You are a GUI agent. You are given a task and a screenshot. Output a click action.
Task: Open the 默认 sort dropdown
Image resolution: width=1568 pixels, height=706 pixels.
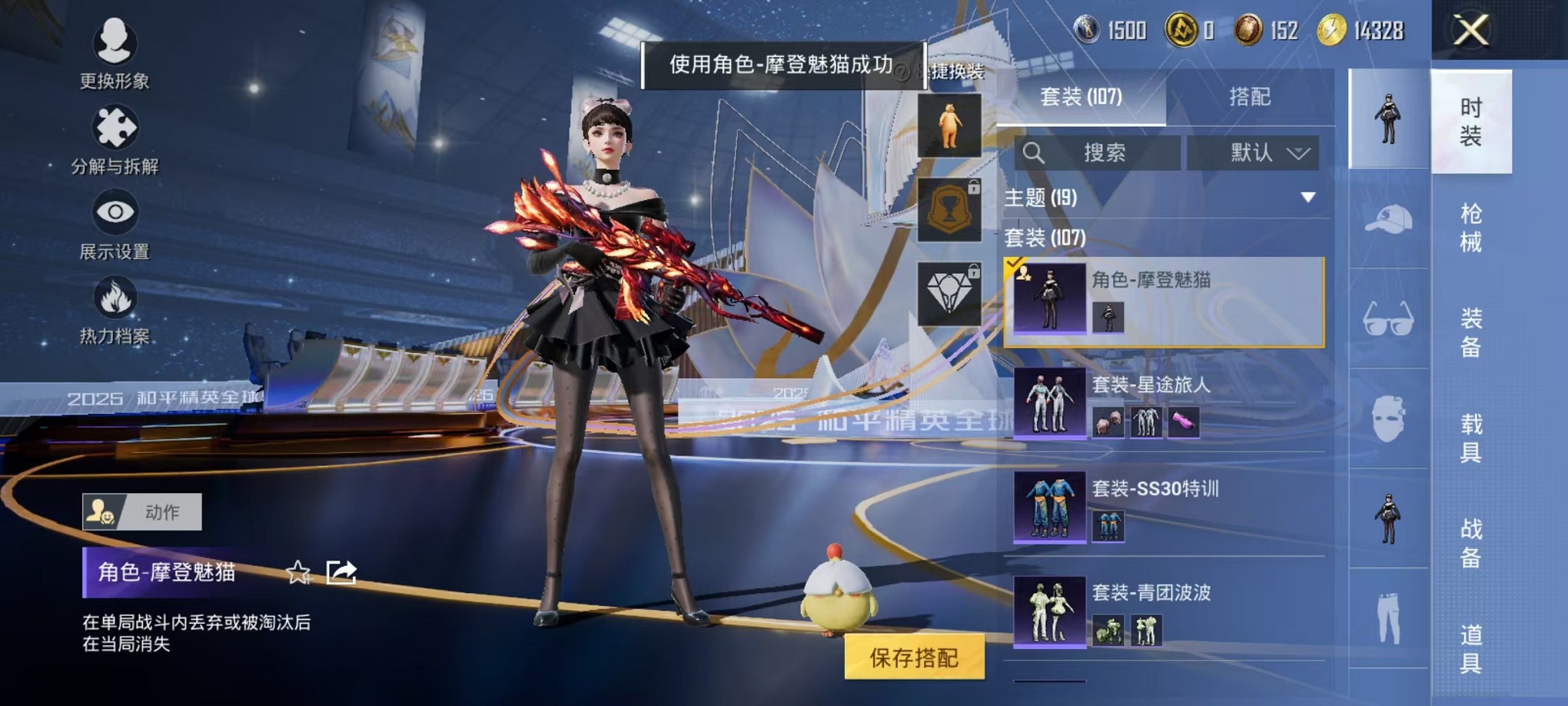point(1253,153)
